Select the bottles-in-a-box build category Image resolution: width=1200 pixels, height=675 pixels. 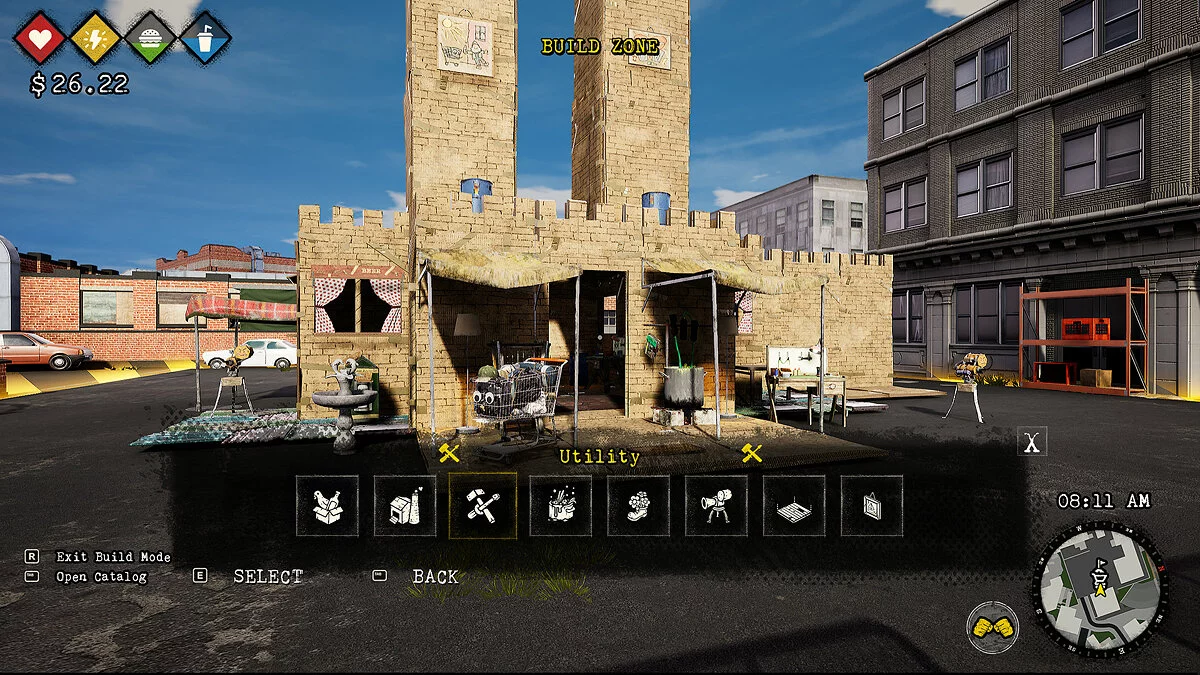[327, 506]
